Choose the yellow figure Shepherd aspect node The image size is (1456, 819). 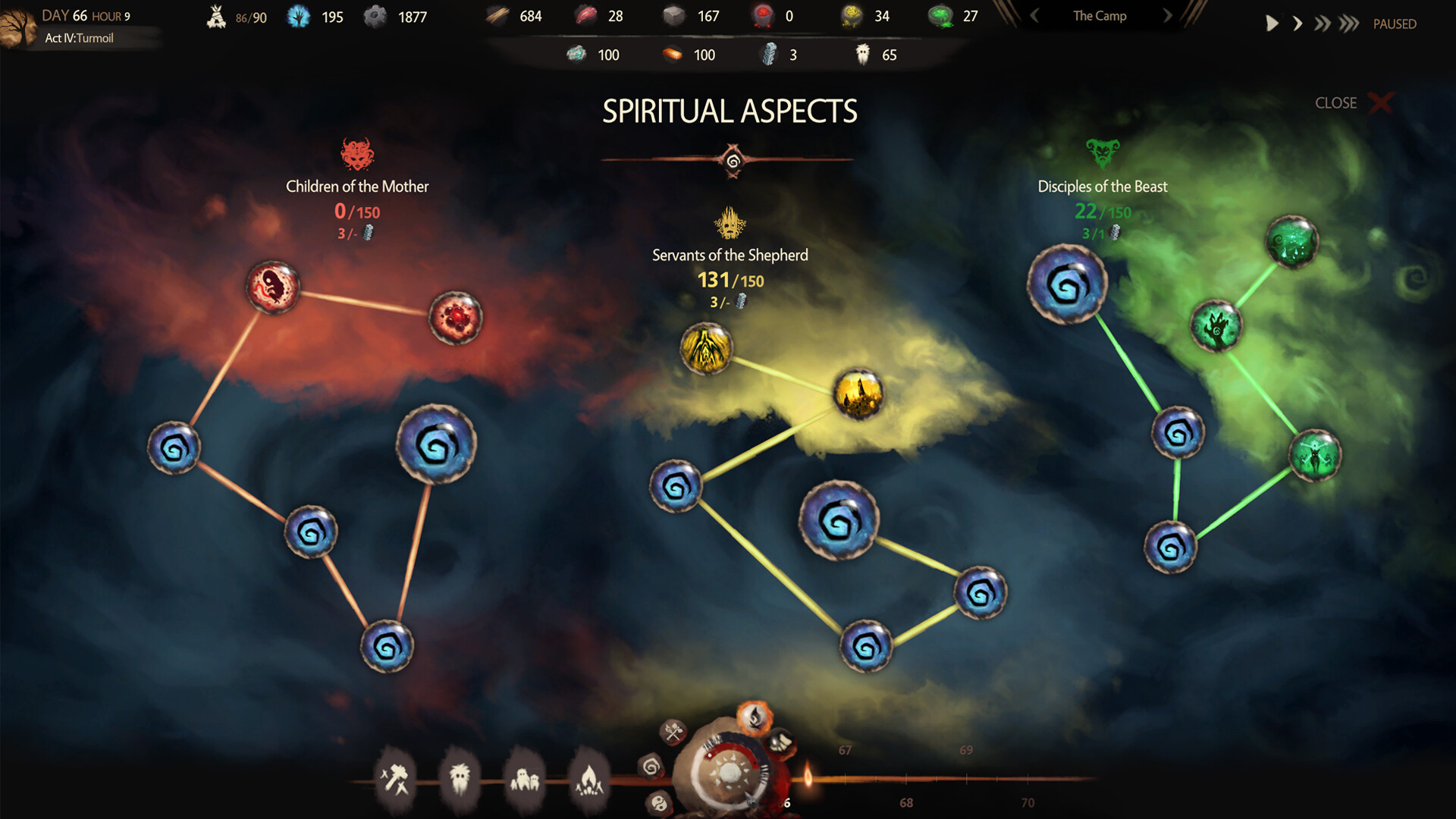(706, 349)
